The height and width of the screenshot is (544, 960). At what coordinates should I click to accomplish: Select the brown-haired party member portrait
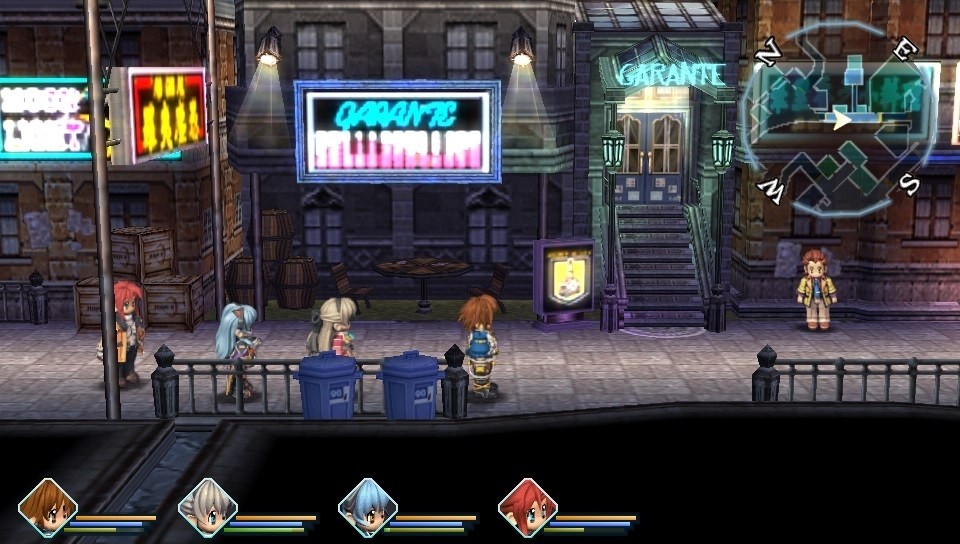47,508
